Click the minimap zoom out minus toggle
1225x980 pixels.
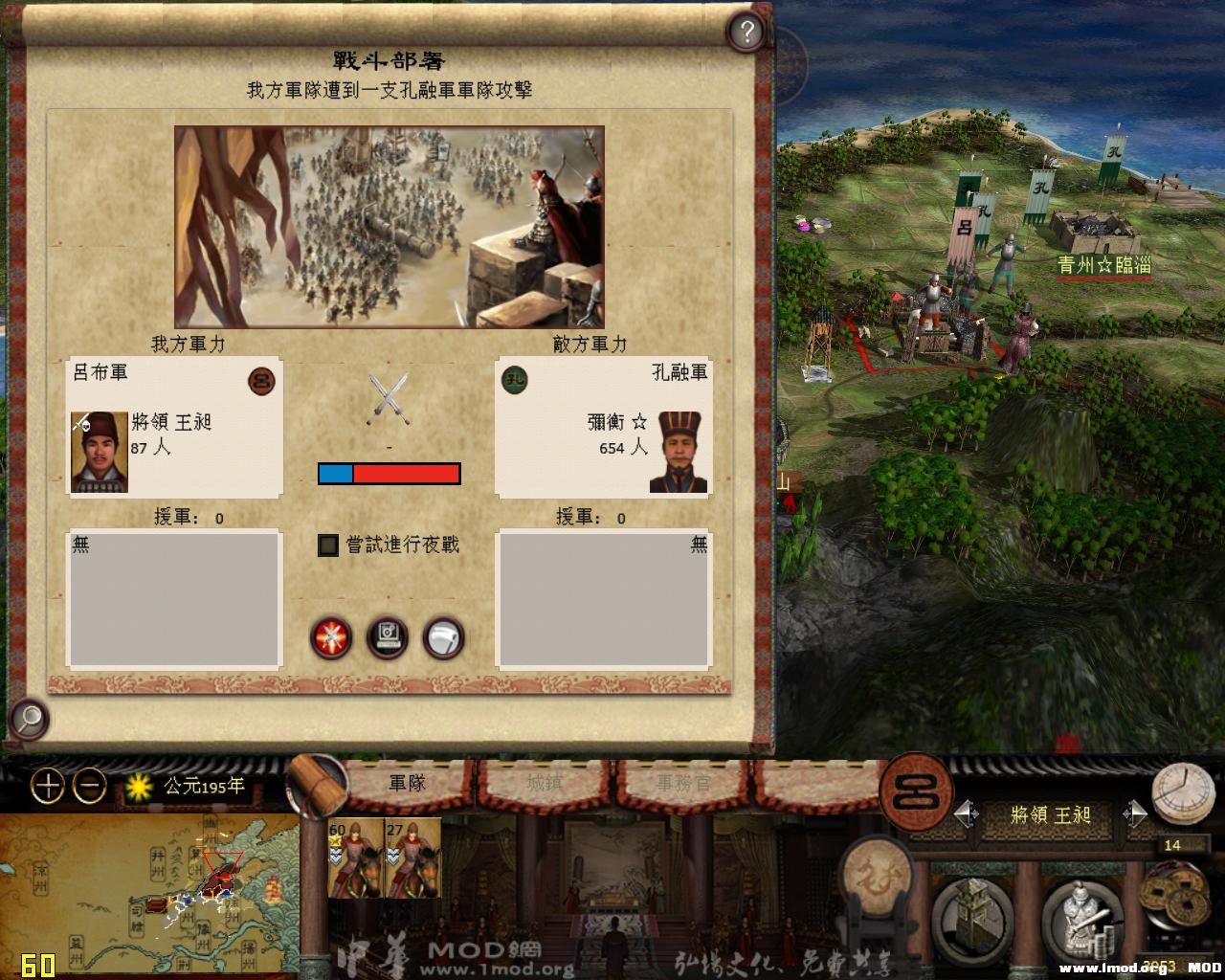pos(88,788)
